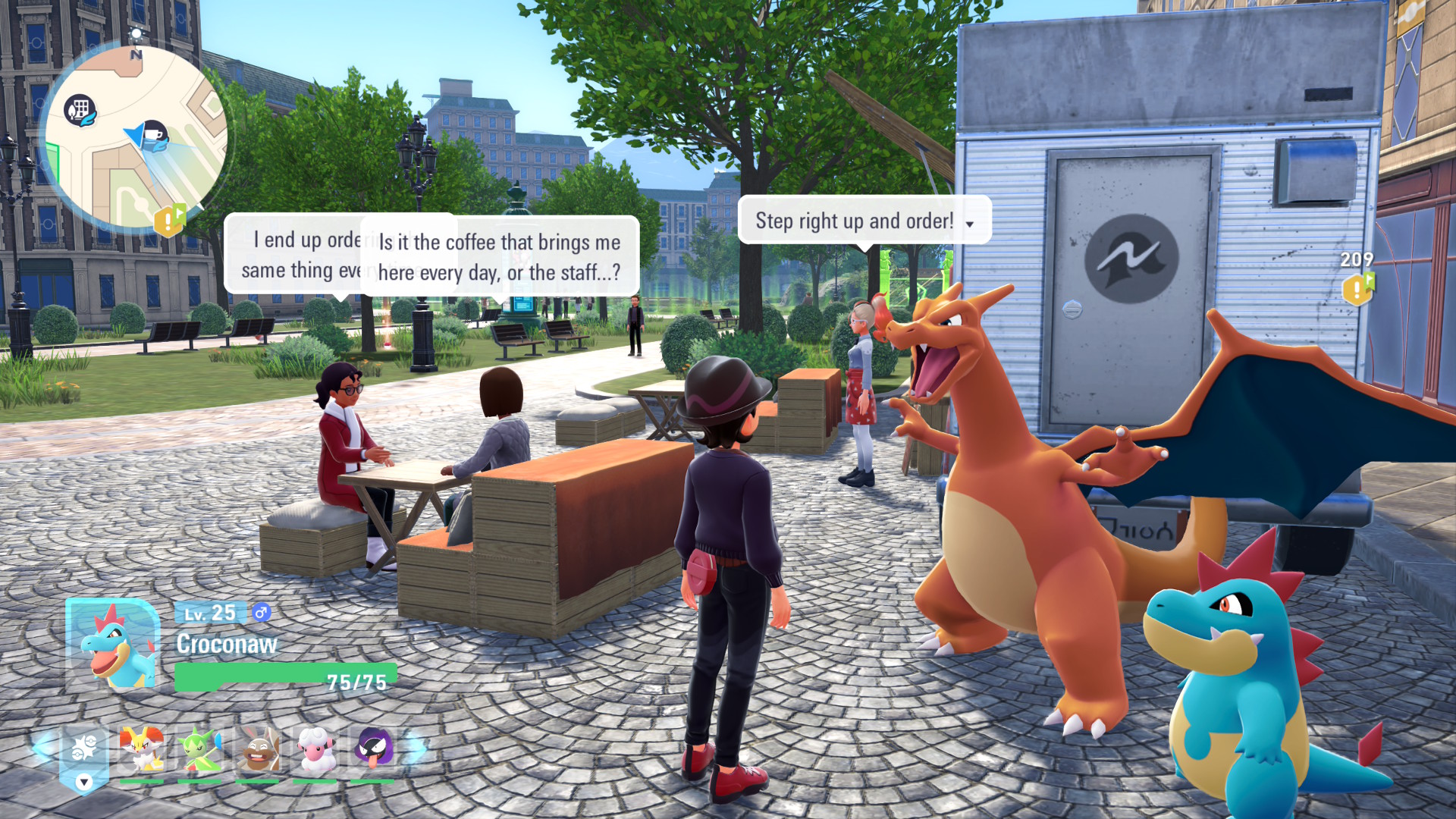Choose Diggersby in the party bar
Image resolution: width=1456 pixels, height=819 pixels.
click(x=258, y=749)
